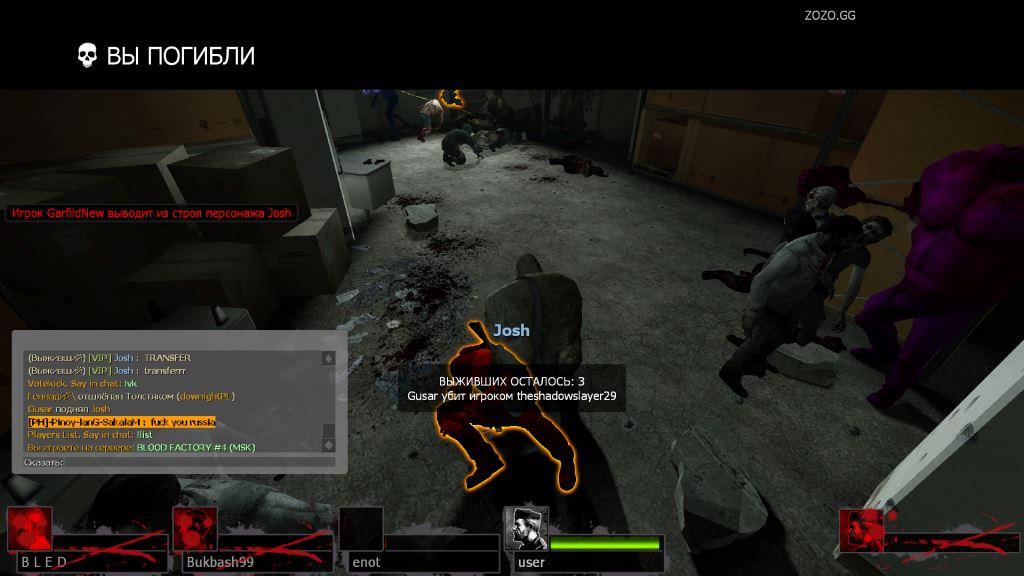
Task: Click the dead player portrait at bottom right
Action: (x=862, y=530)
